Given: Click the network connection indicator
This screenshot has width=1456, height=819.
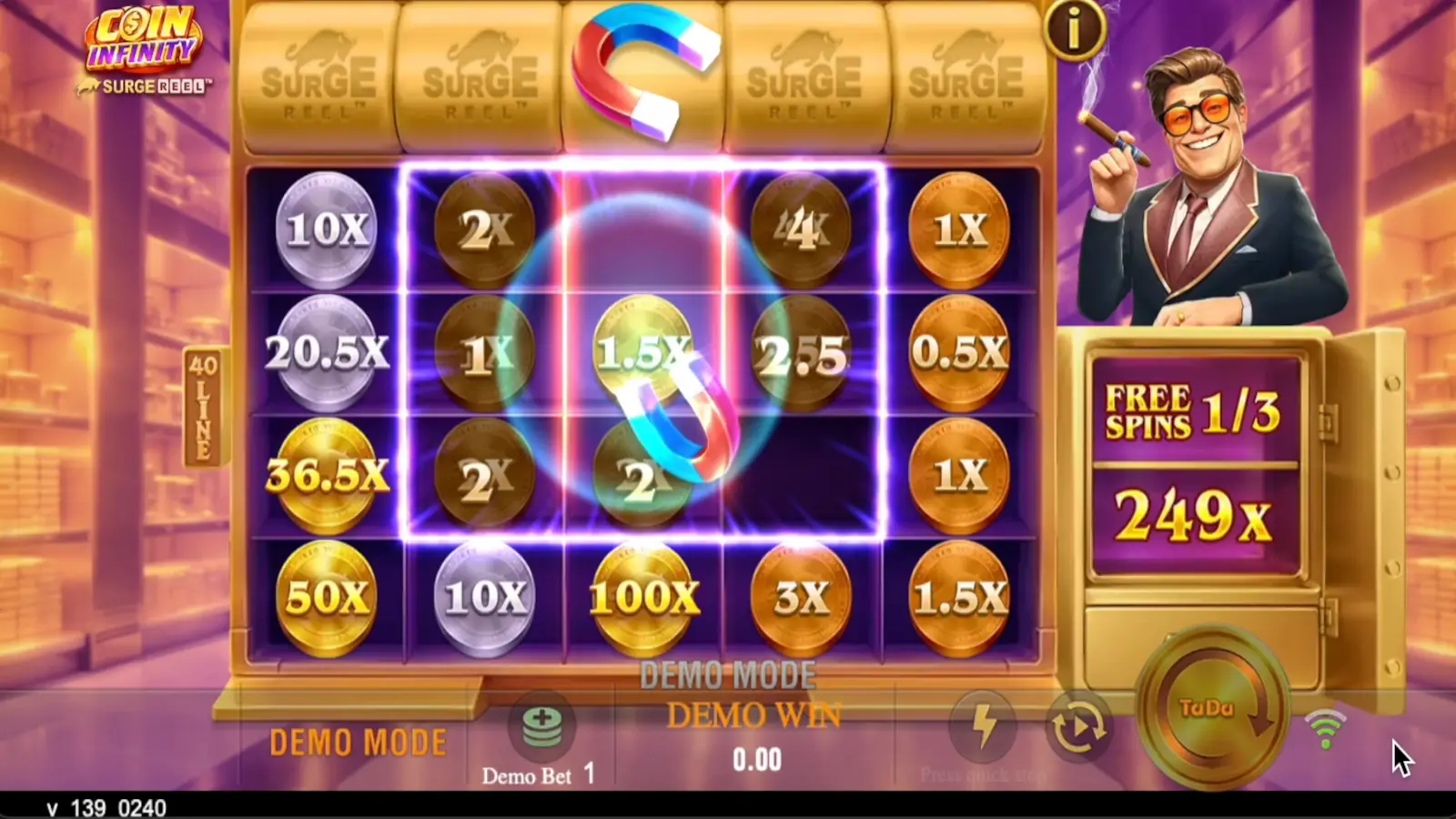Looking at the screenshot, I should click(x=1325, y=728).
